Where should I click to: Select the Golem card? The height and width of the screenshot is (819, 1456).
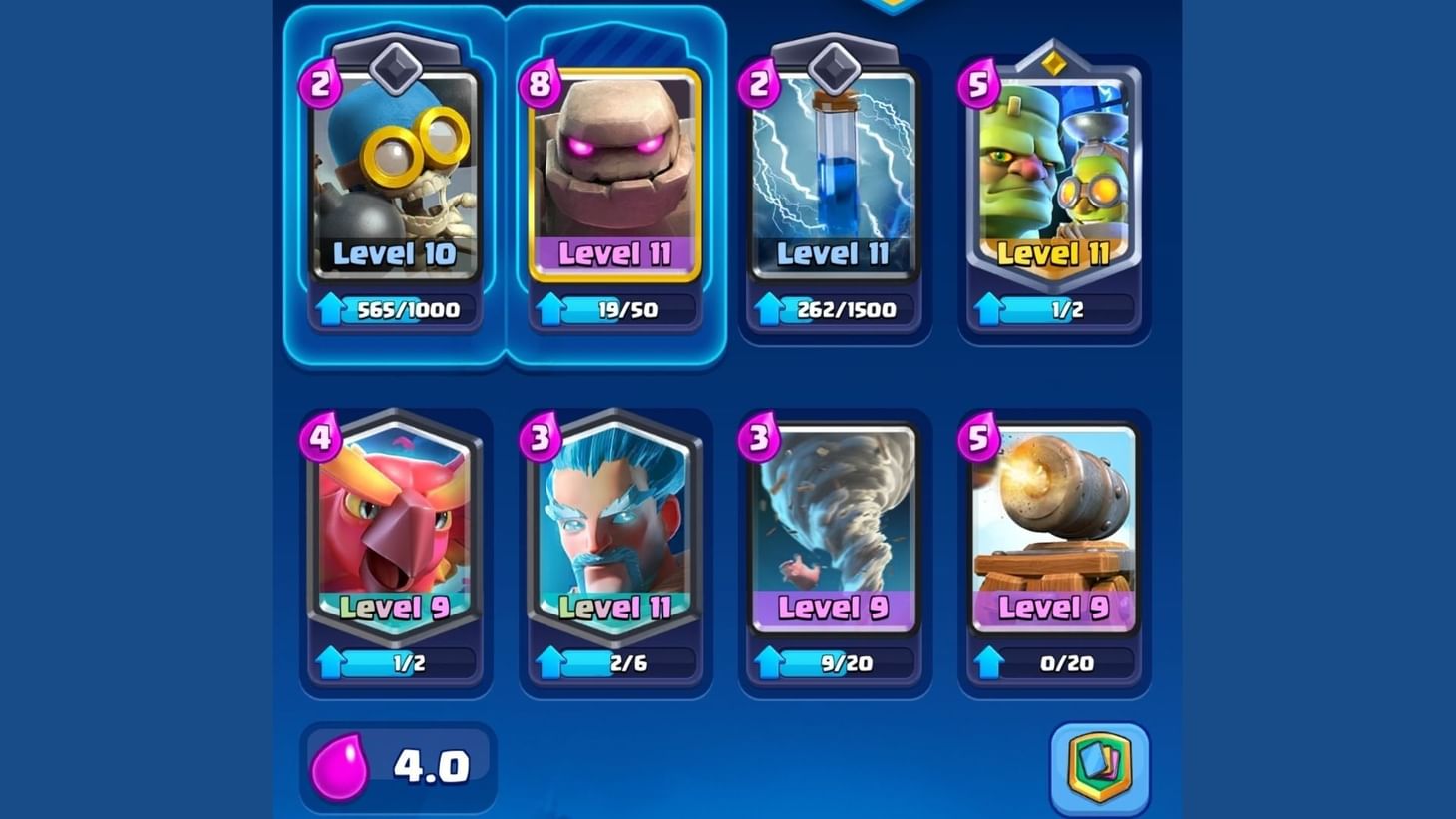pos(615,170)
